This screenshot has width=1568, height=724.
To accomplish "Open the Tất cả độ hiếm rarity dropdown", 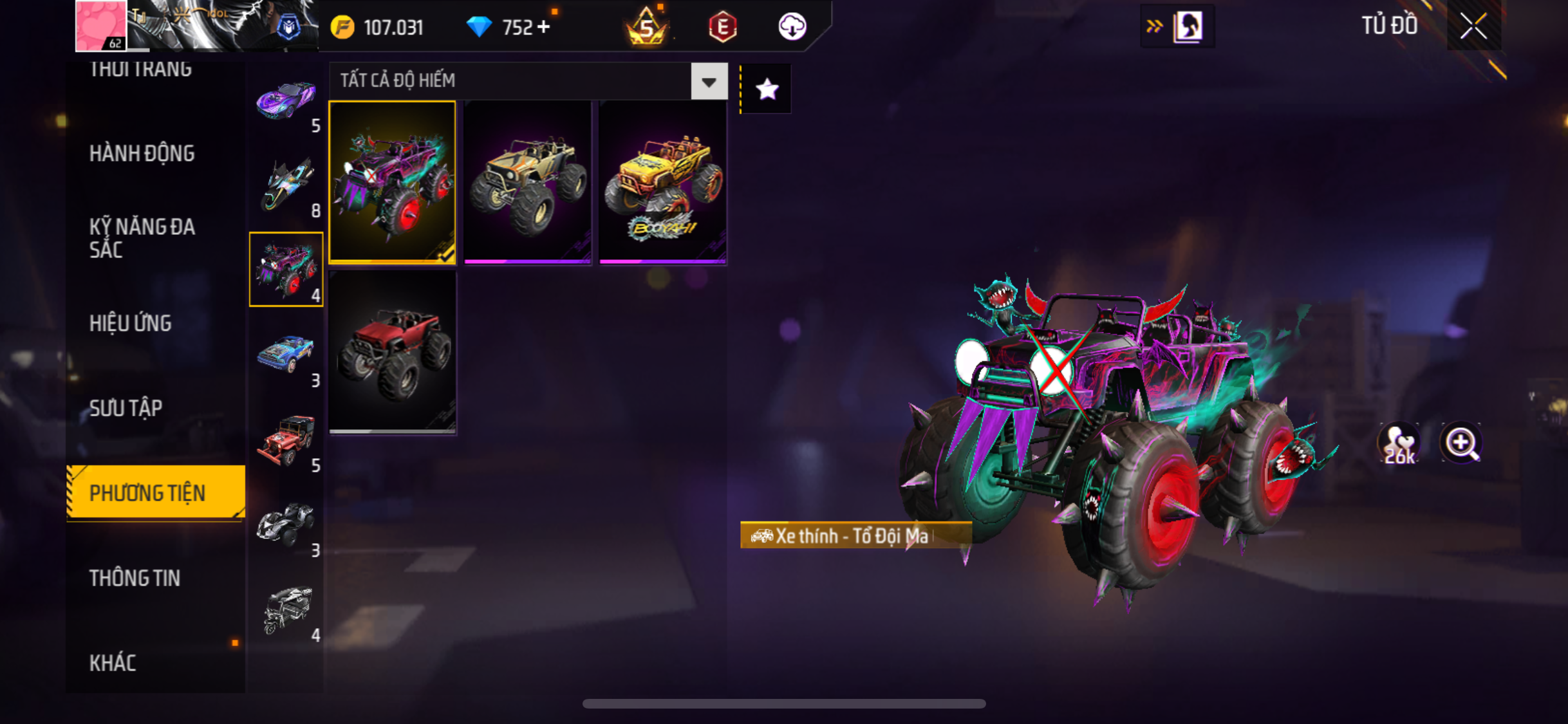I will coord(709,82).
